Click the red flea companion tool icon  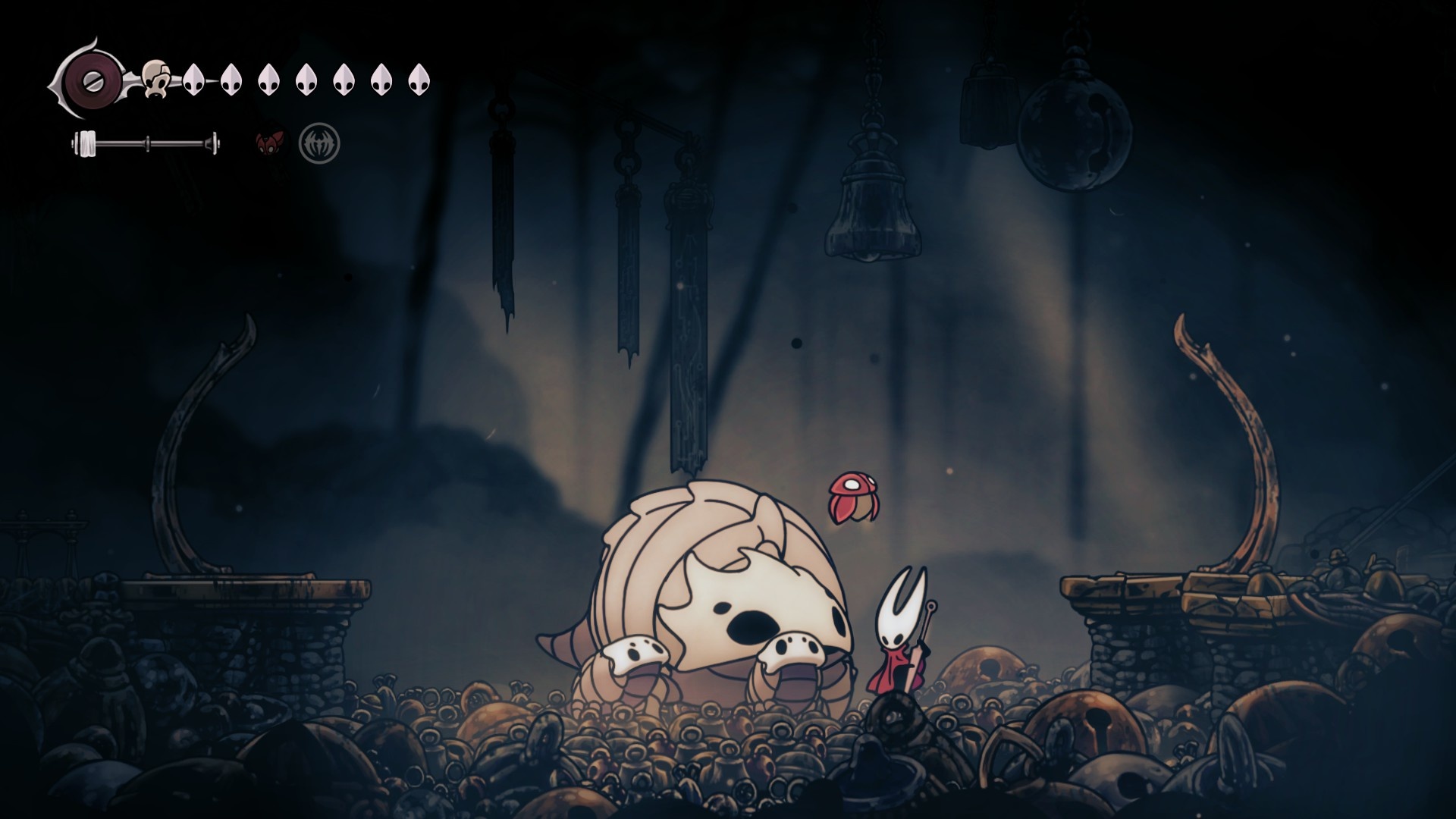(270, 143)
